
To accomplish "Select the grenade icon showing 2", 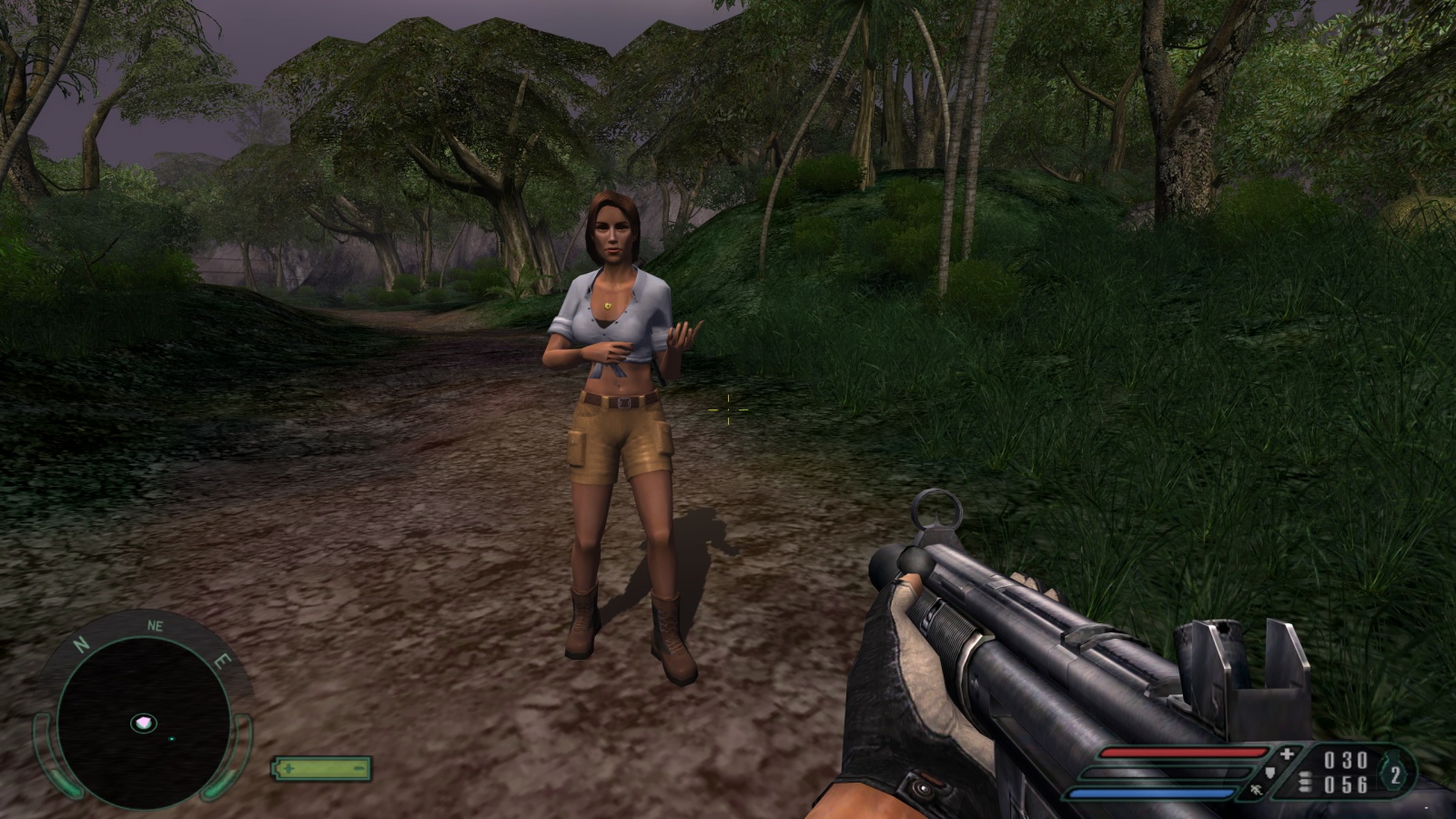I will pos(1395,775).
